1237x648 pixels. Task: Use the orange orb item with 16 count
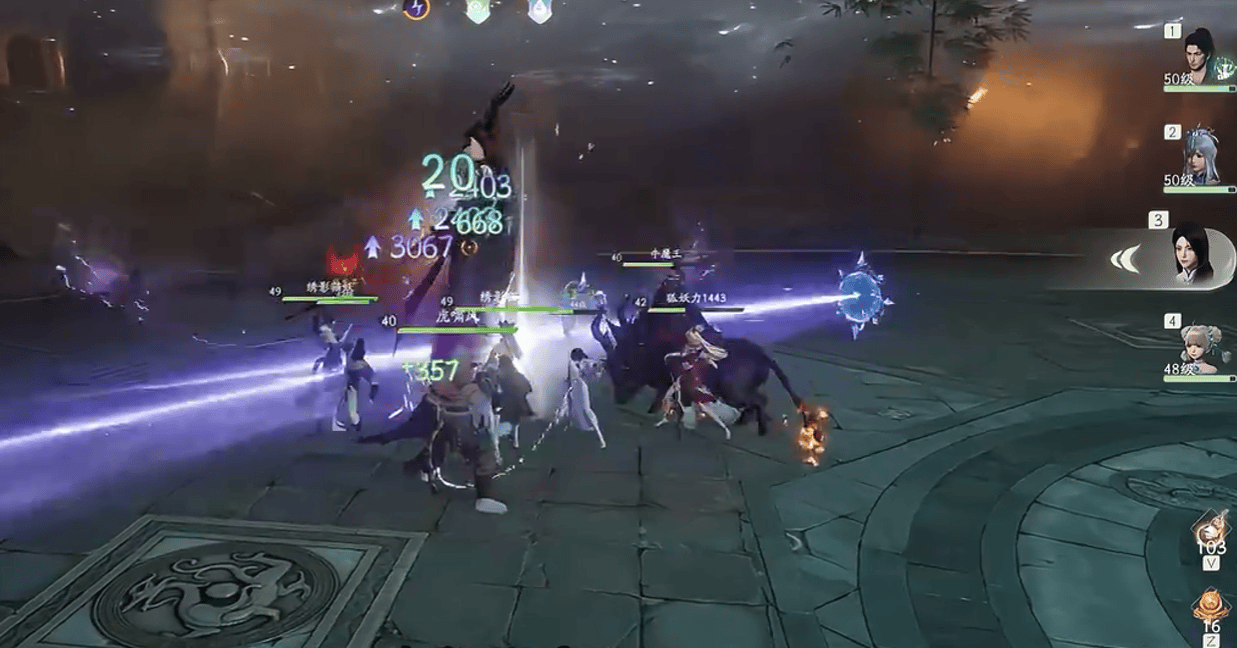click(1211, 606)
